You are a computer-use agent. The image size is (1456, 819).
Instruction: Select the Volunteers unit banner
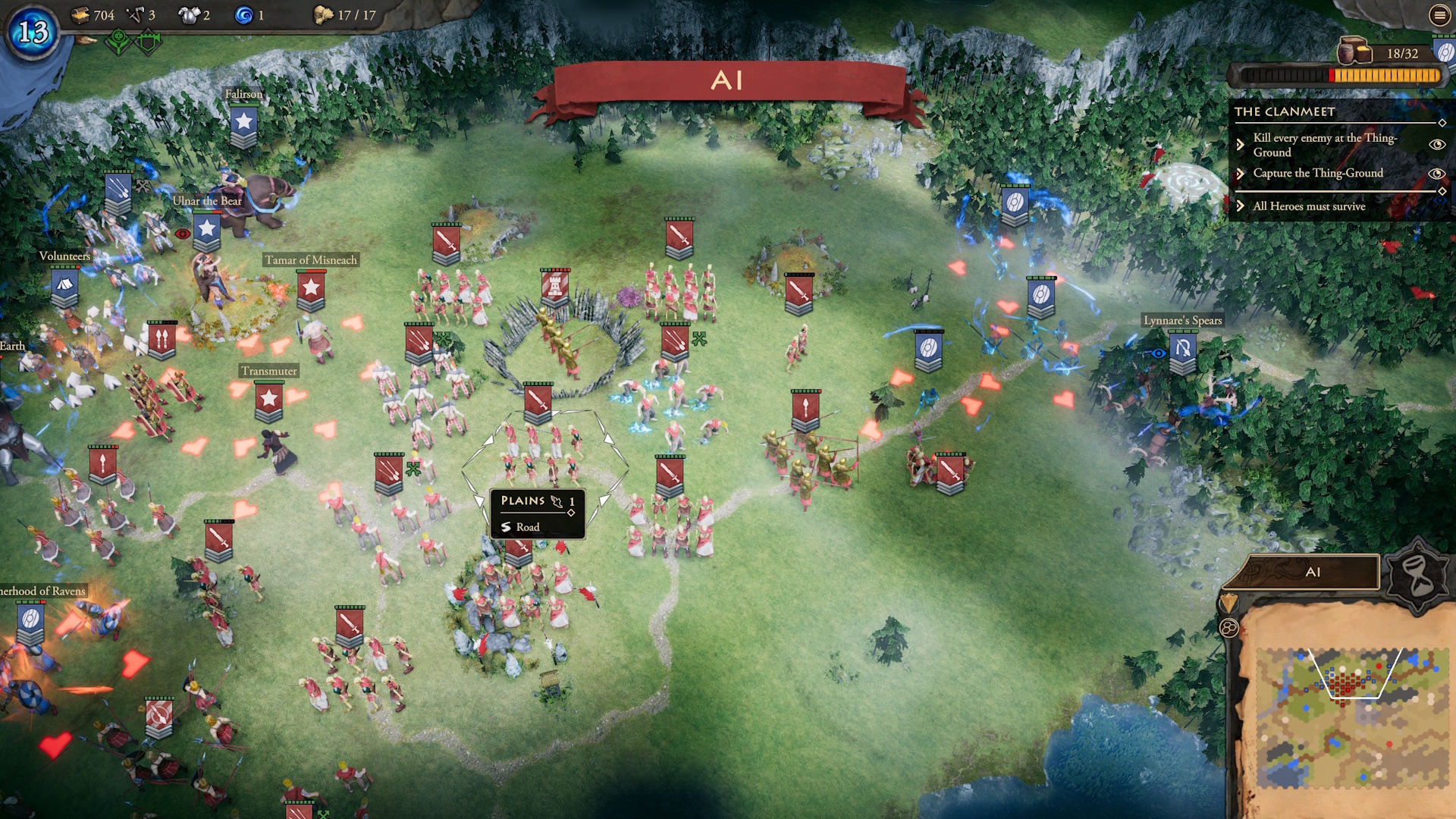[64, 287]
